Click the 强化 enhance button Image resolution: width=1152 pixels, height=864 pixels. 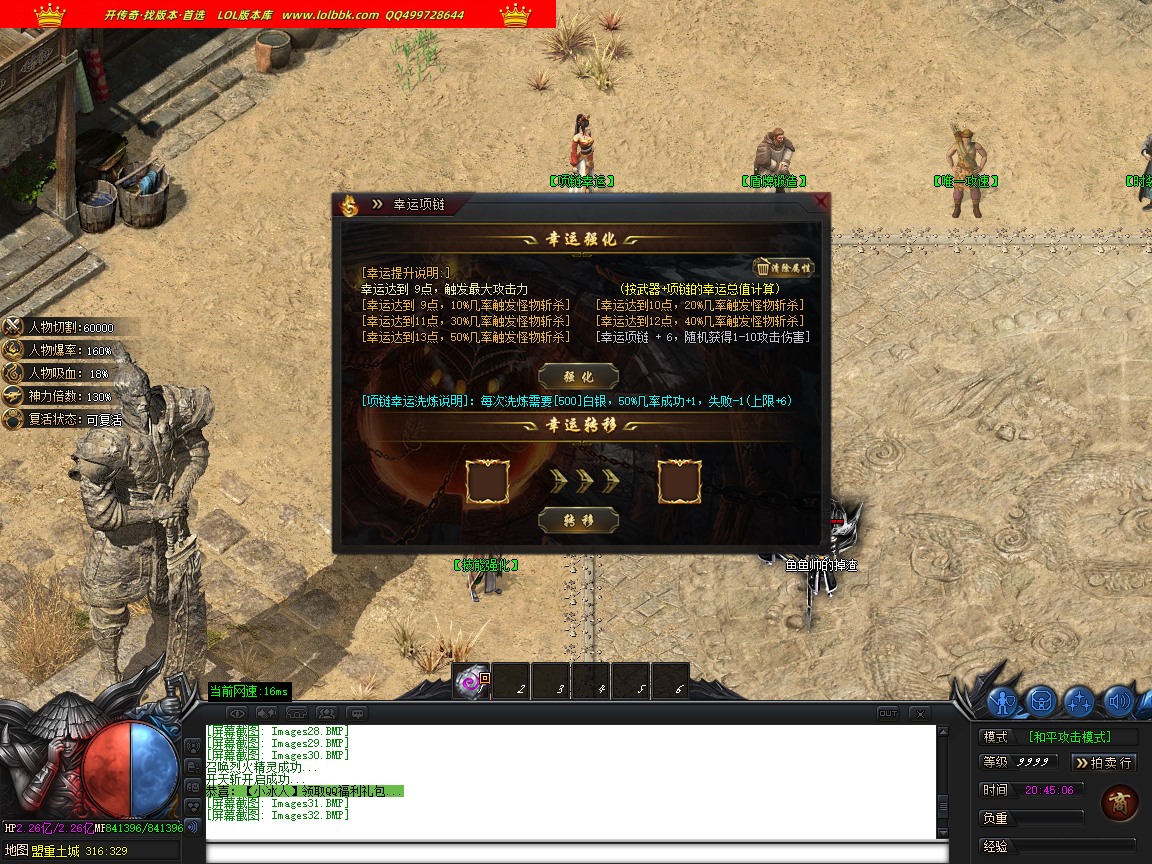pyautogui.click(x=579, y=377)
